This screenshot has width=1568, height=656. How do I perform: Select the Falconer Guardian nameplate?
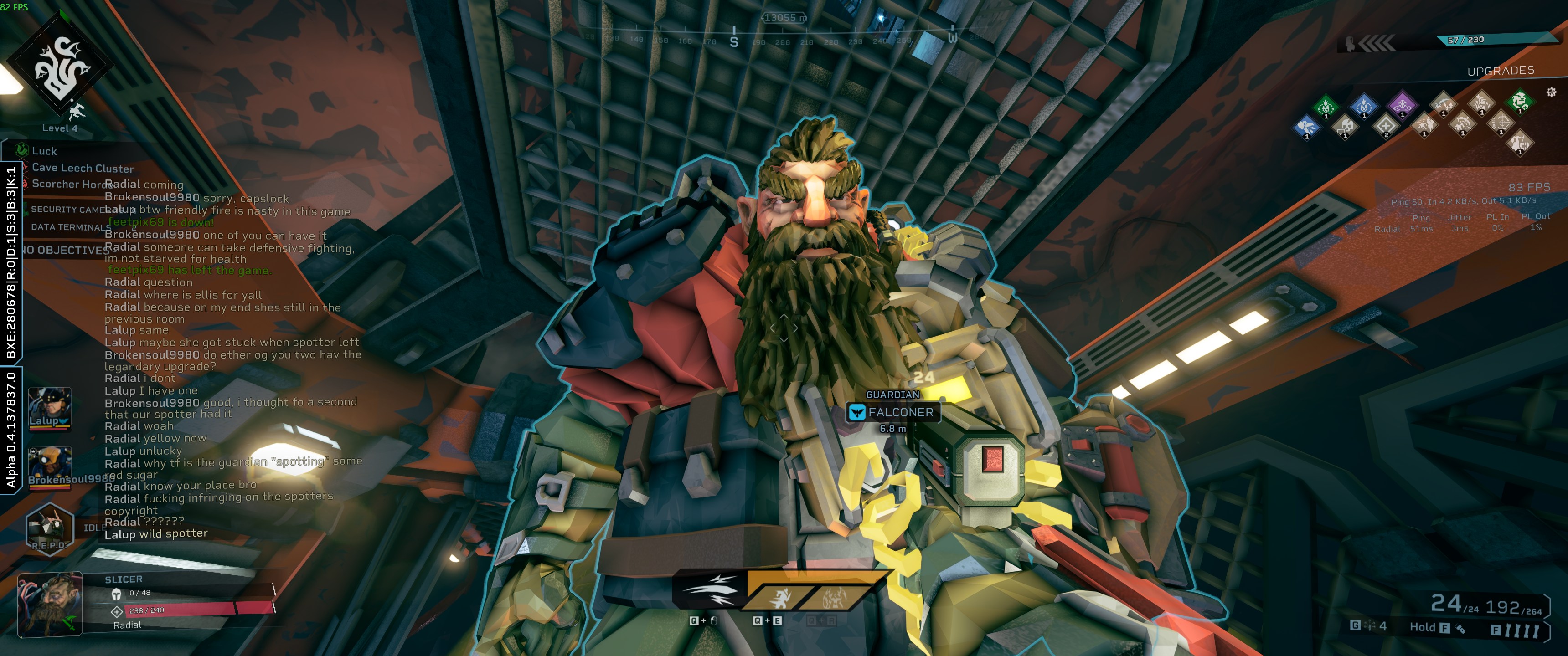[893, 412]
